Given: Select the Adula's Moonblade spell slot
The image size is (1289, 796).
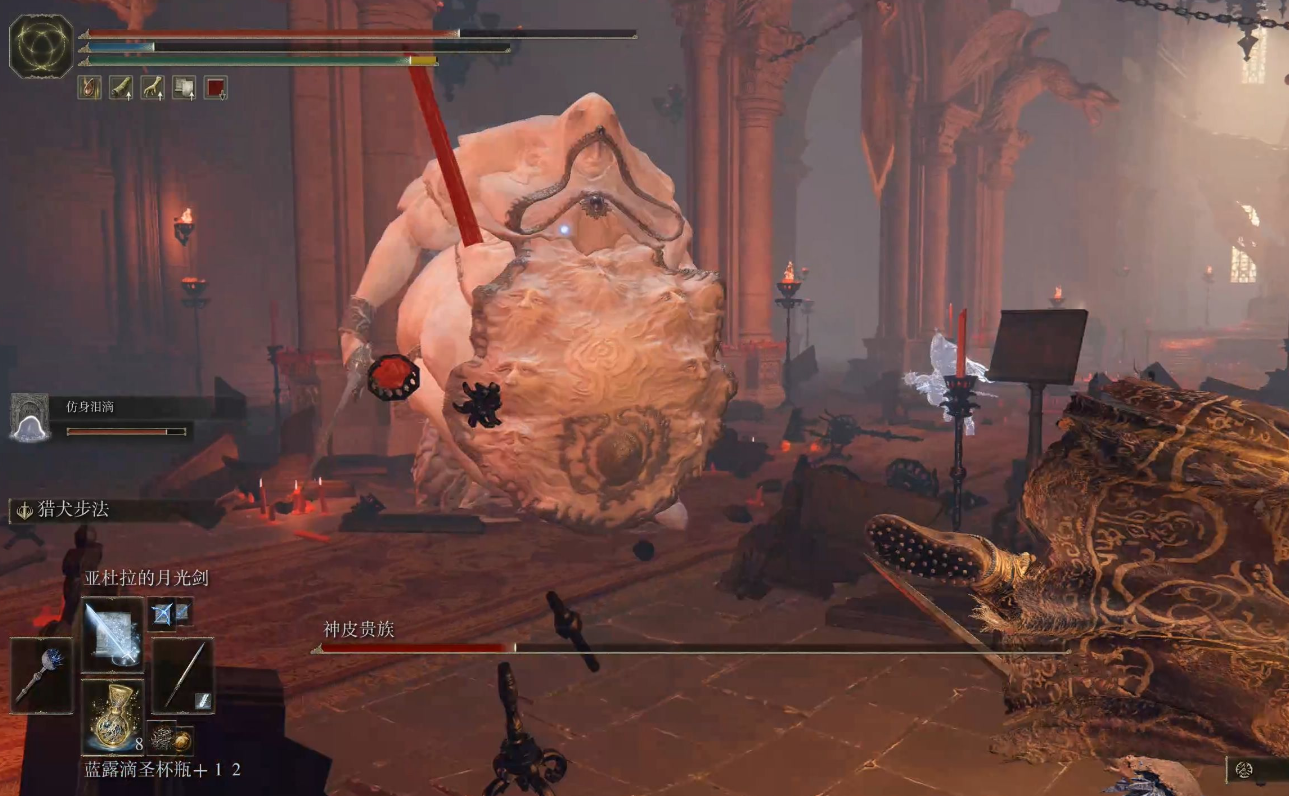Looking at the screenshot, I should [112, 634].
